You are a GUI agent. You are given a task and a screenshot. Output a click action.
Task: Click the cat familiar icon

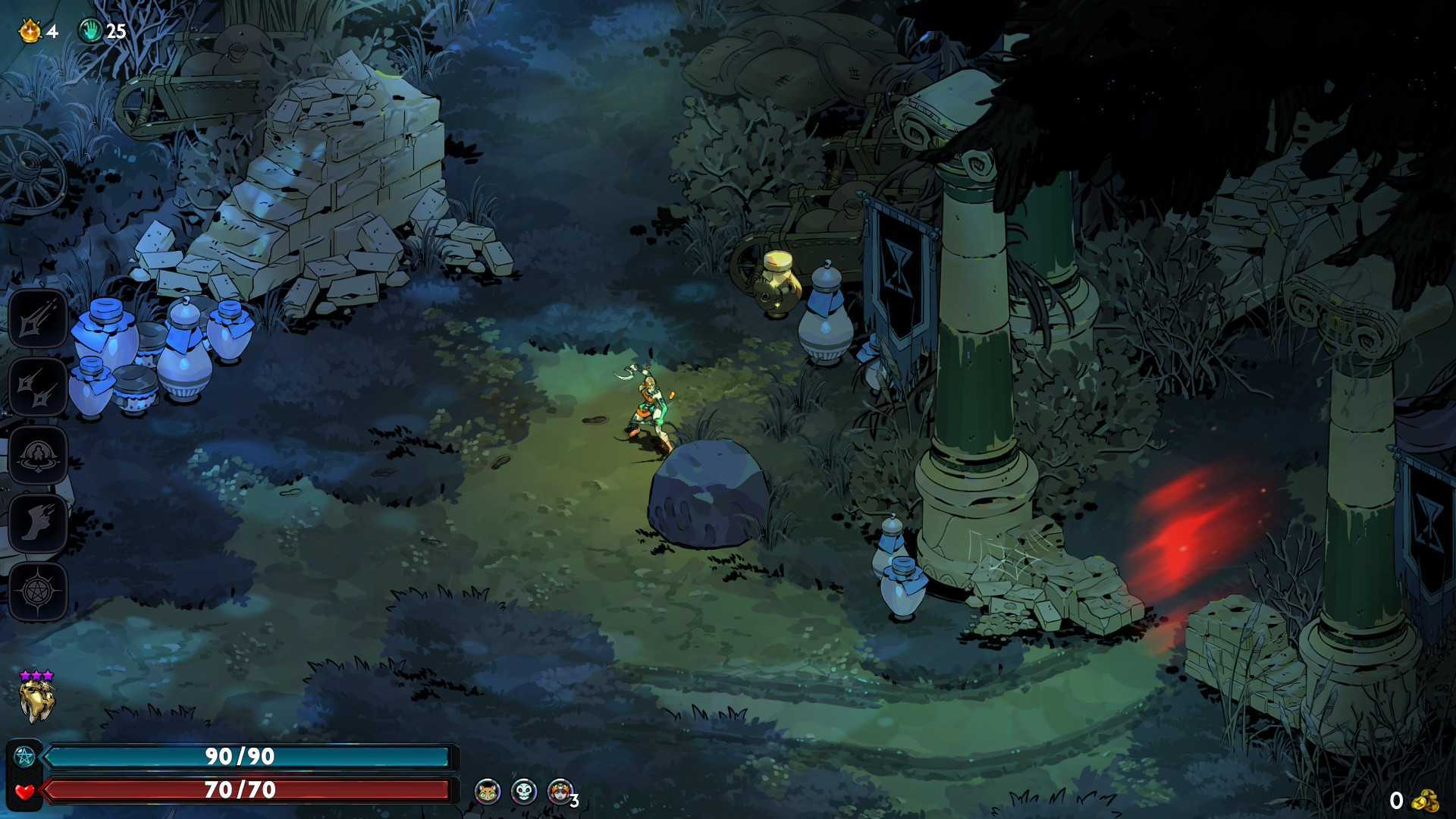[488, 792]
